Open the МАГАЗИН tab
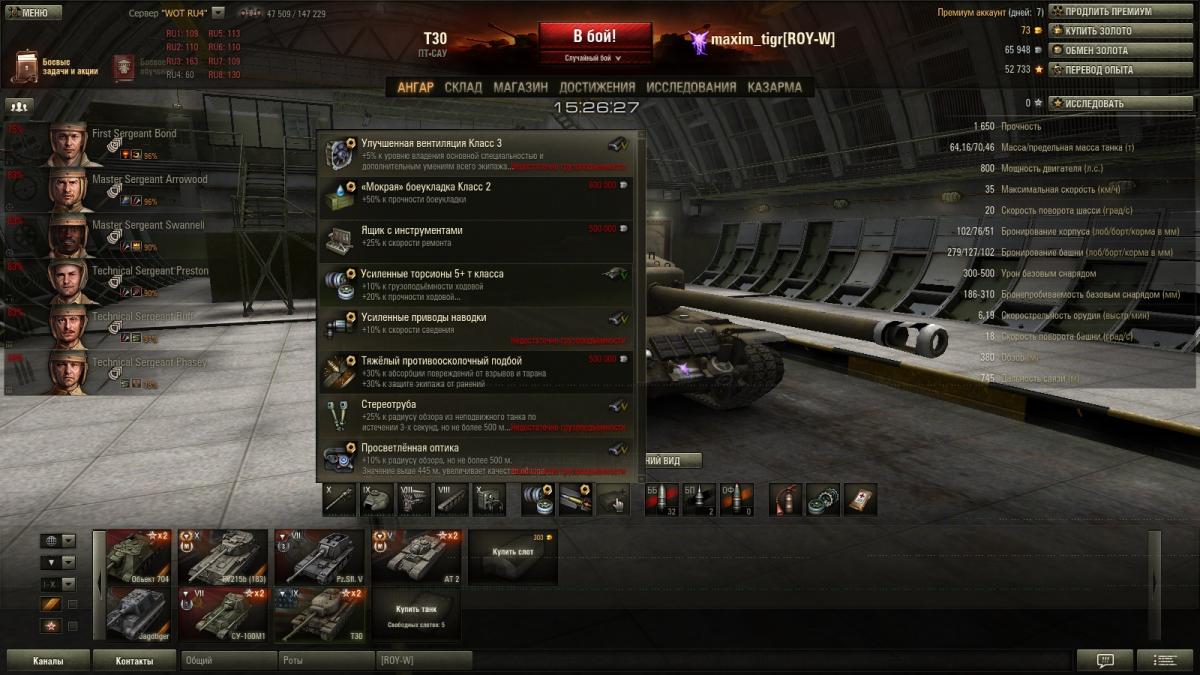Viewport: 1200px width, 675px height. point(520,87)
